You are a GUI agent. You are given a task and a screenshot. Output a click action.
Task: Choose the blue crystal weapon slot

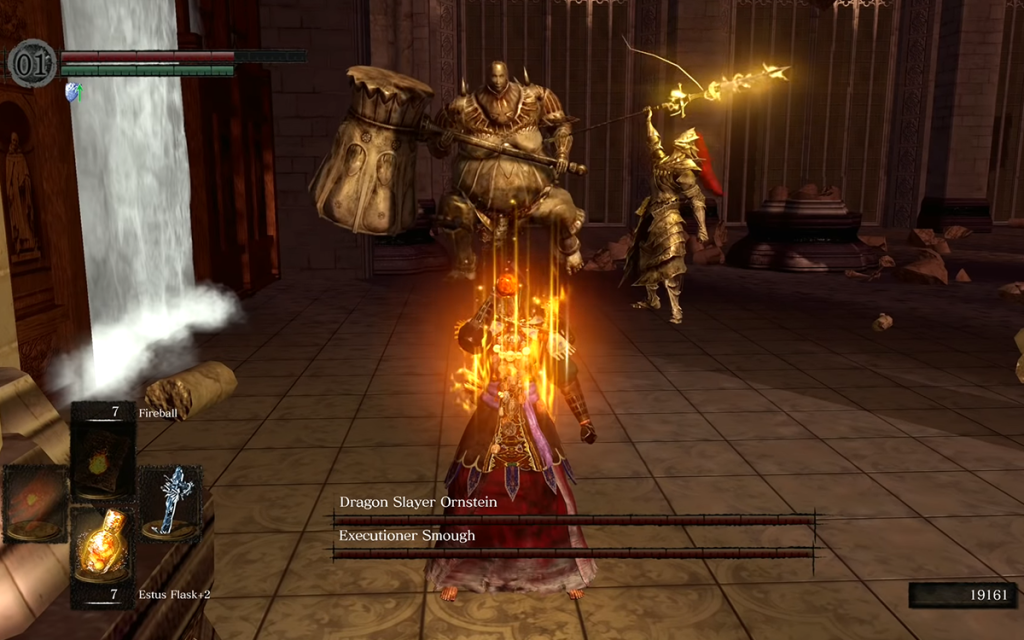click(169, 500)
